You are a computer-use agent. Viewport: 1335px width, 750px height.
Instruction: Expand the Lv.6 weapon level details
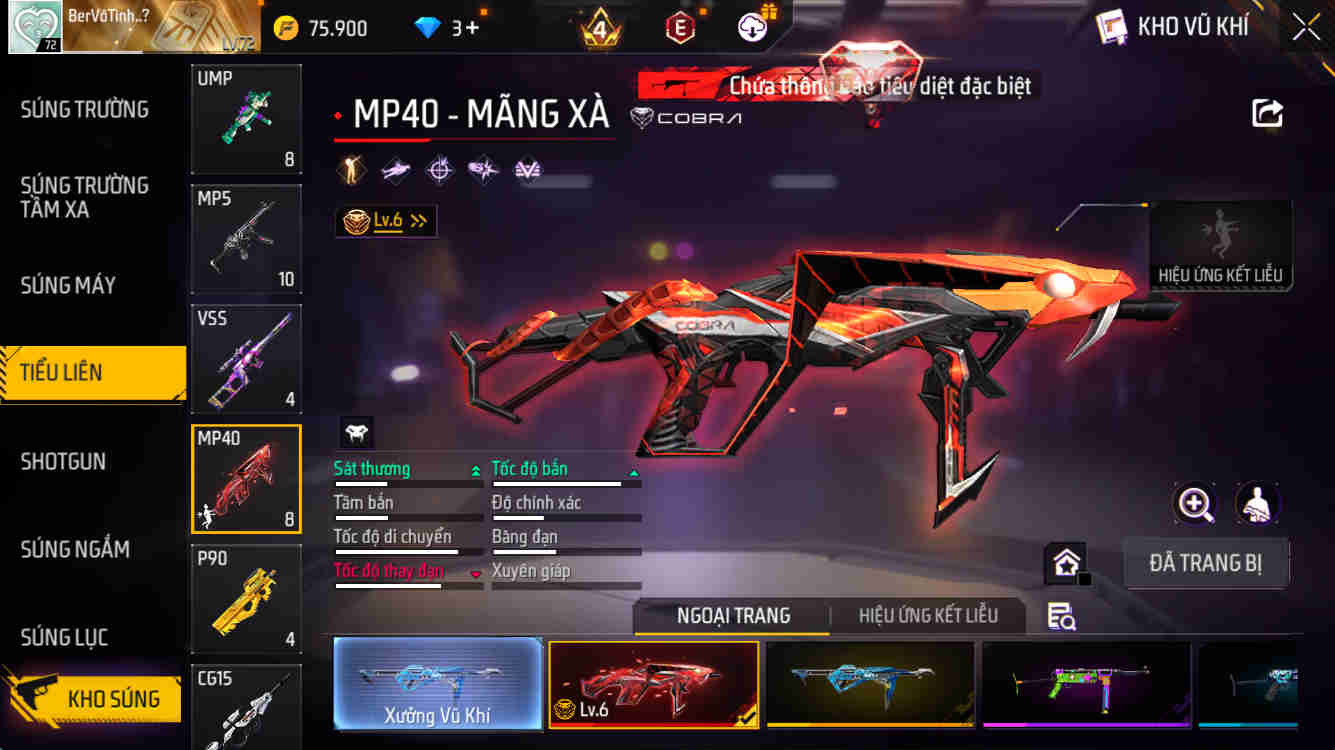tap(386, 221)
